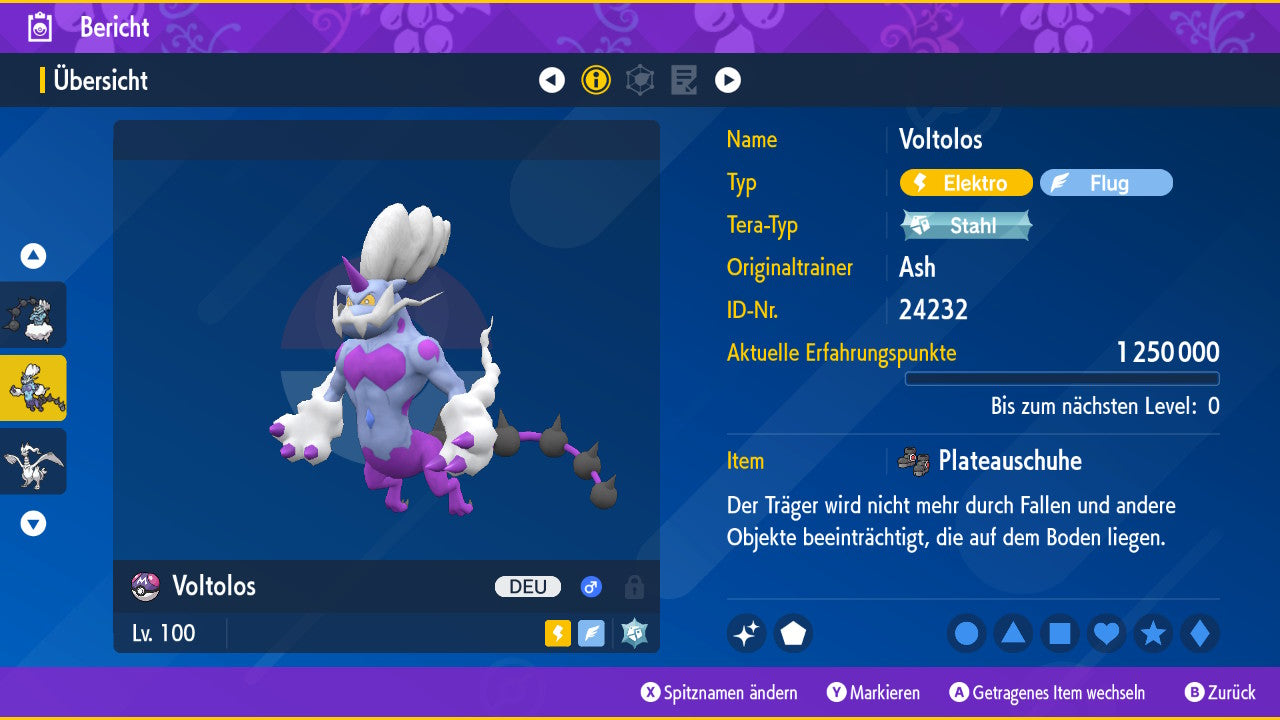The height and width of the screenshot is (720, 1280).
Task: Click the pentagon origin mark icon
Action: coord(793,634)
